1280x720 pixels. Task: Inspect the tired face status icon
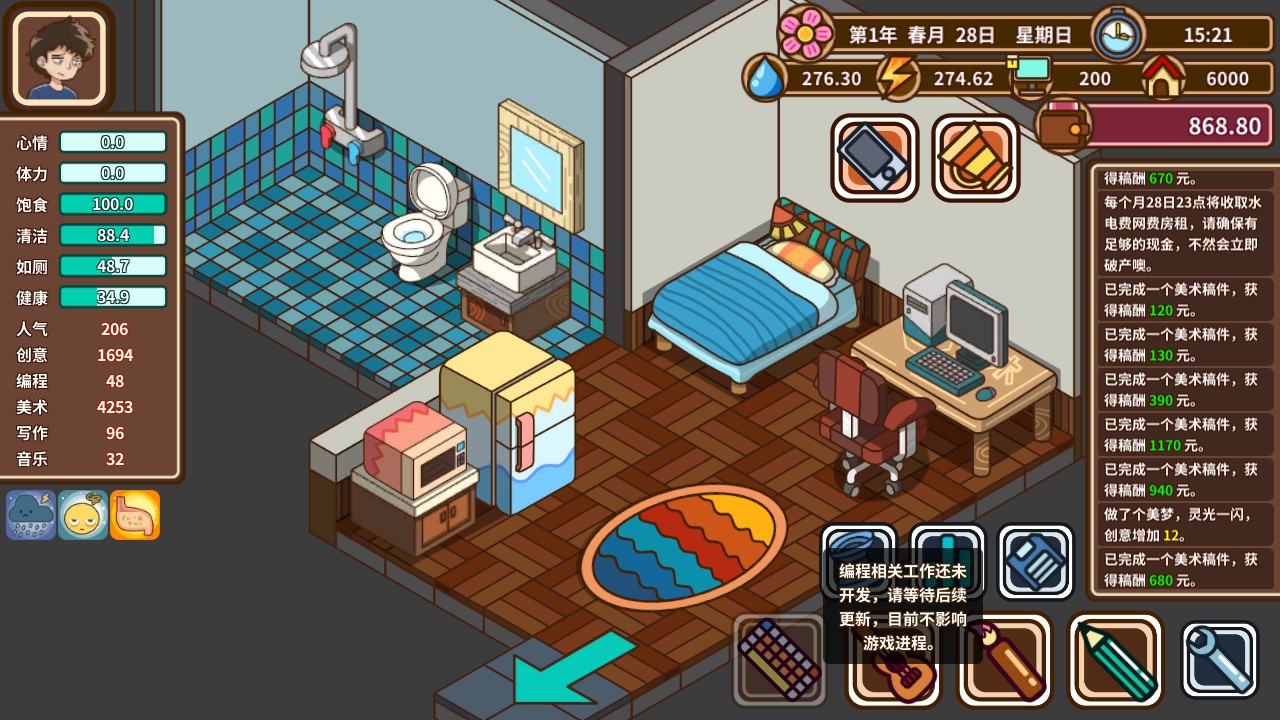[x=83, y=515]
